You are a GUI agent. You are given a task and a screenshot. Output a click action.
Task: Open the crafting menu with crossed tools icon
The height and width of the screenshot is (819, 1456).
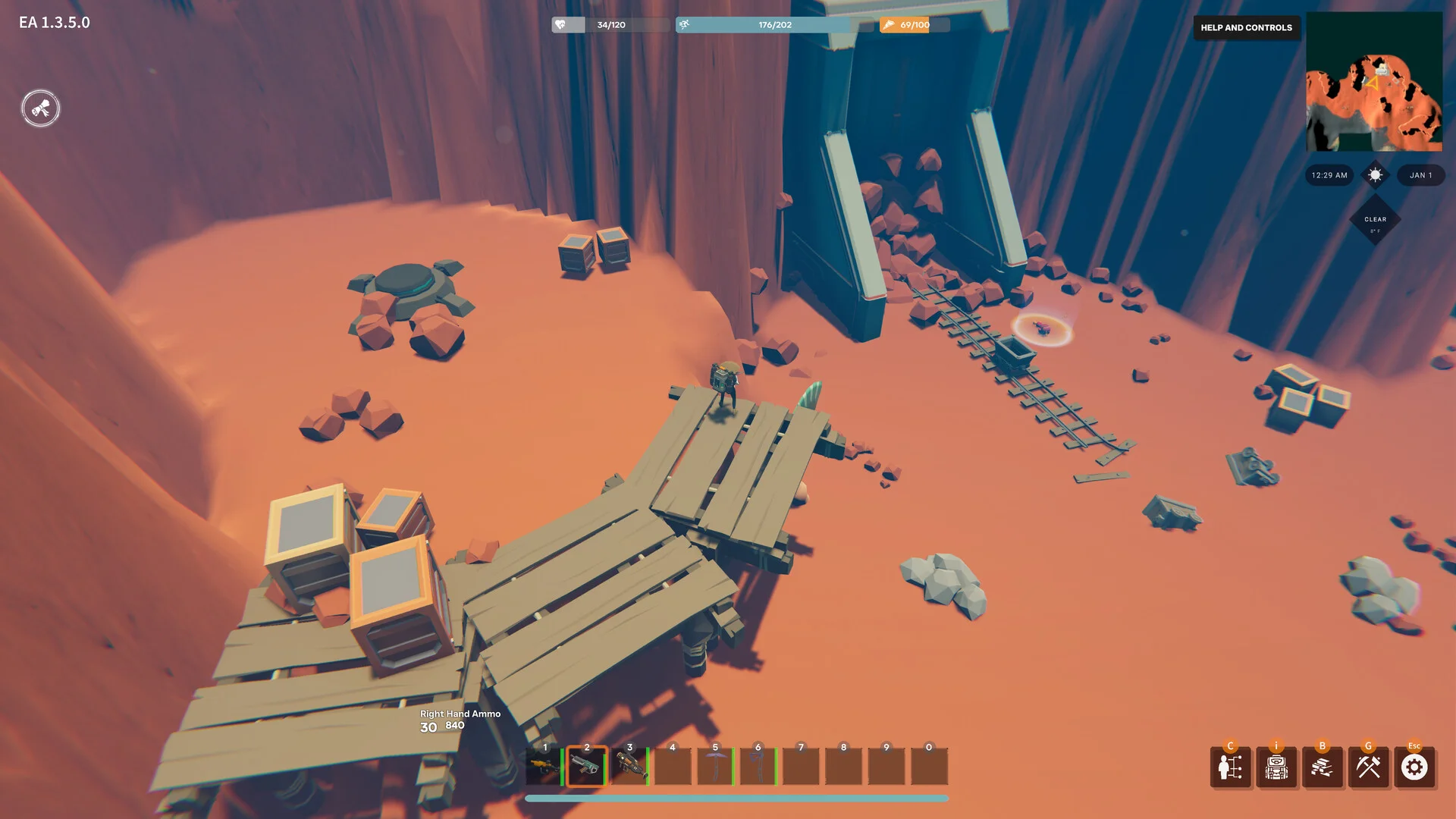click(1369, 767)
